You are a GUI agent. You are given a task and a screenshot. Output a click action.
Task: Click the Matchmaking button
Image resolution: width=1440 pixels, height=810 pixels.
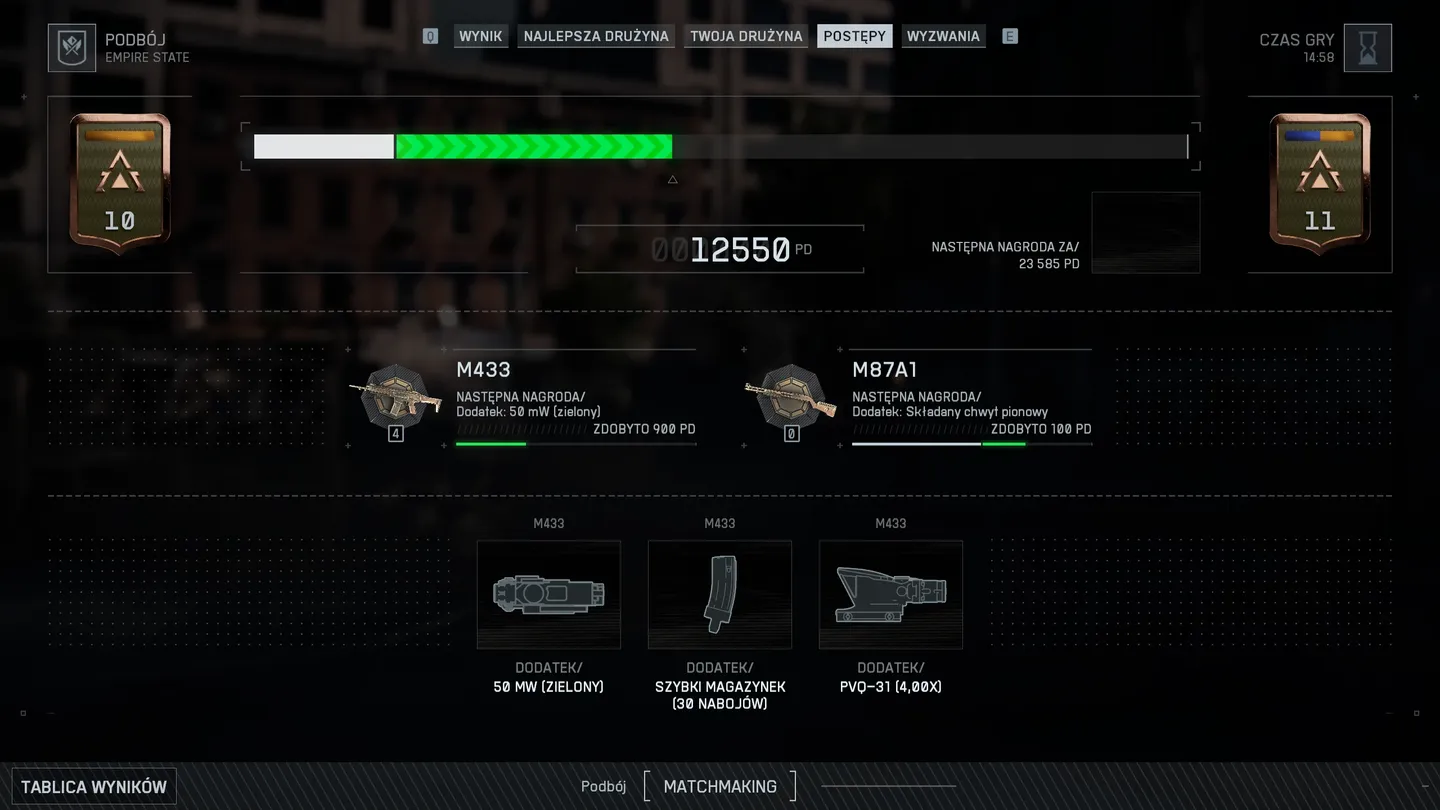tap(720, 786)
